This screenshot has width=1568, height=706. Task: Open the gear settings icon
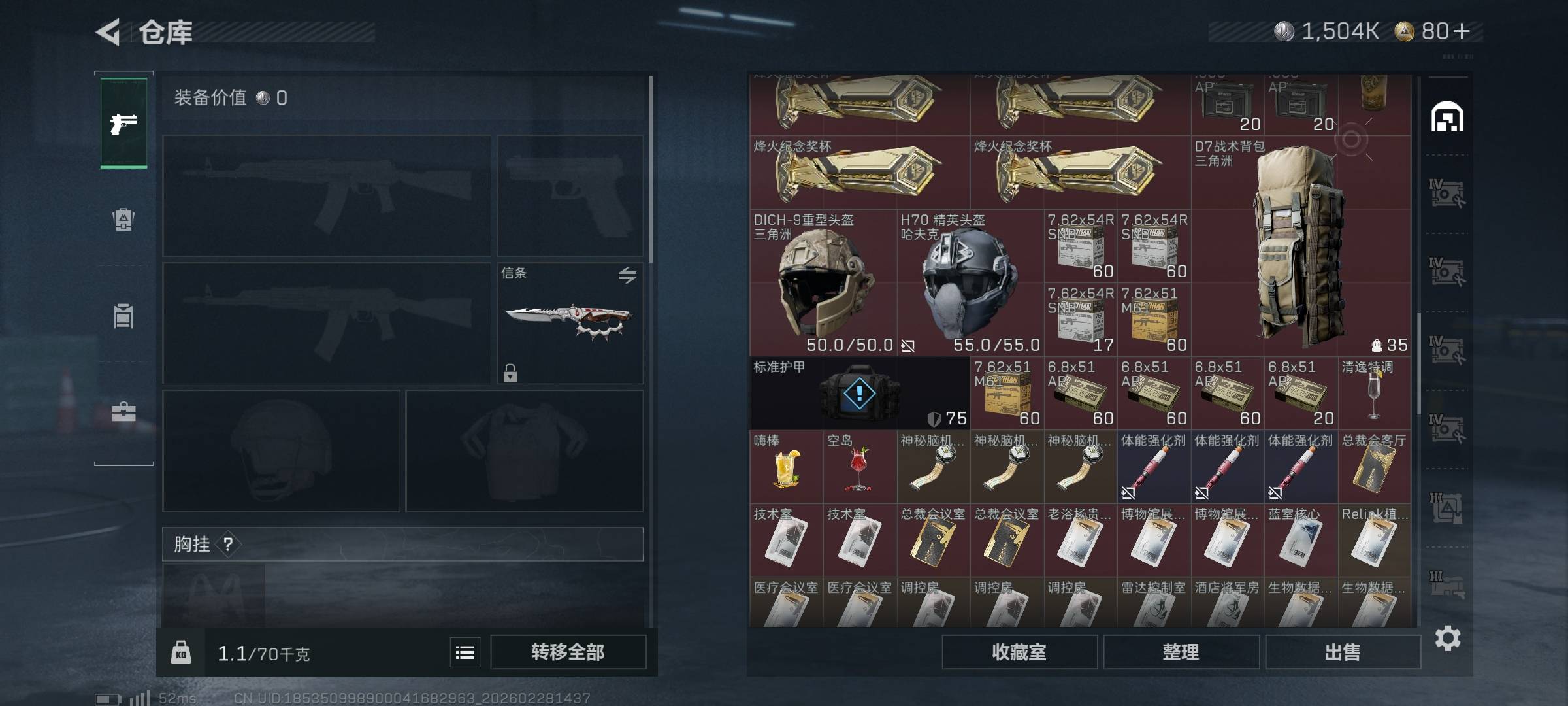[x=1447, y=638]
